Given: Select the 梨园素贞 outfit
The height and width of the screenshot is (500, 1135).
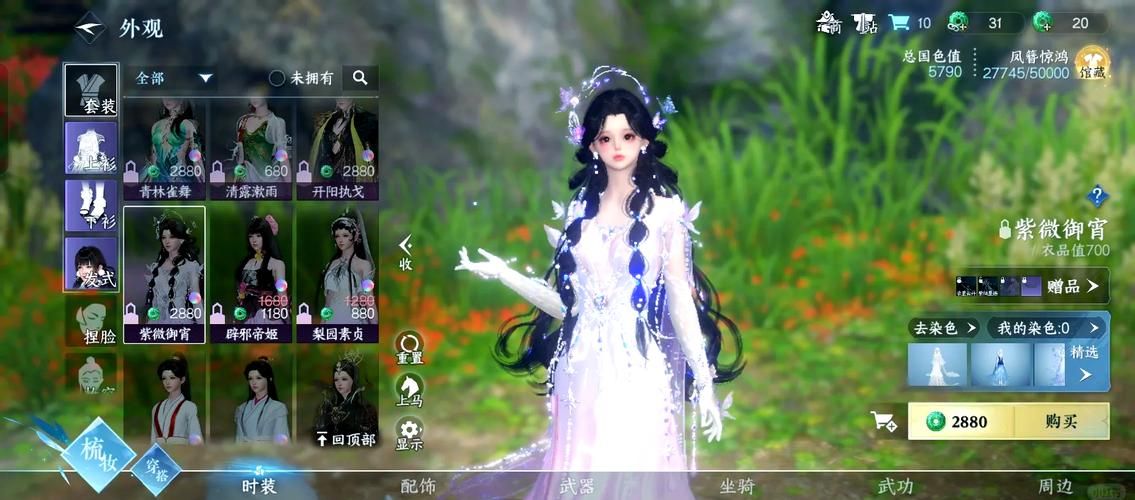Looking at the screenshot, I should (x=337, y=275).
